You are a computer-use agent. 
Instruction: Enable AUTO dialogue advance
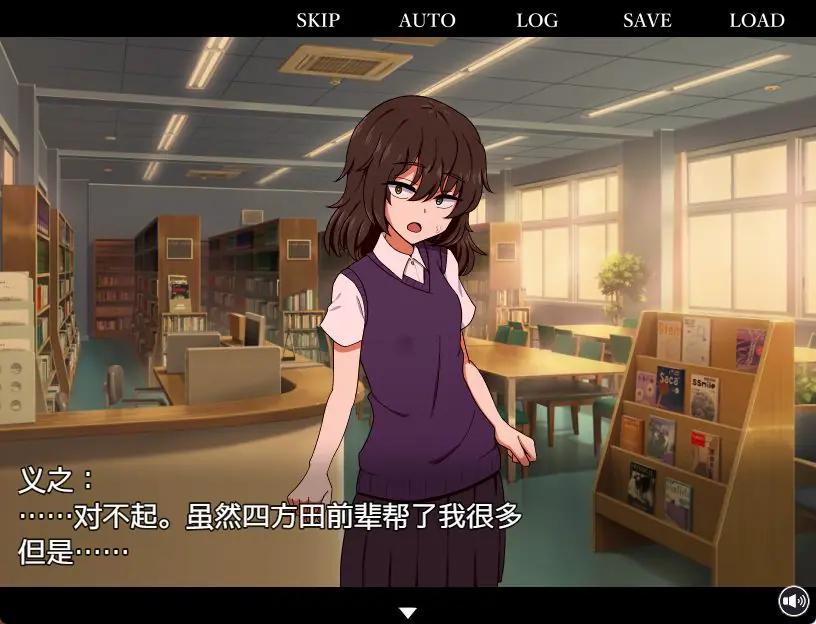[427, 20]
